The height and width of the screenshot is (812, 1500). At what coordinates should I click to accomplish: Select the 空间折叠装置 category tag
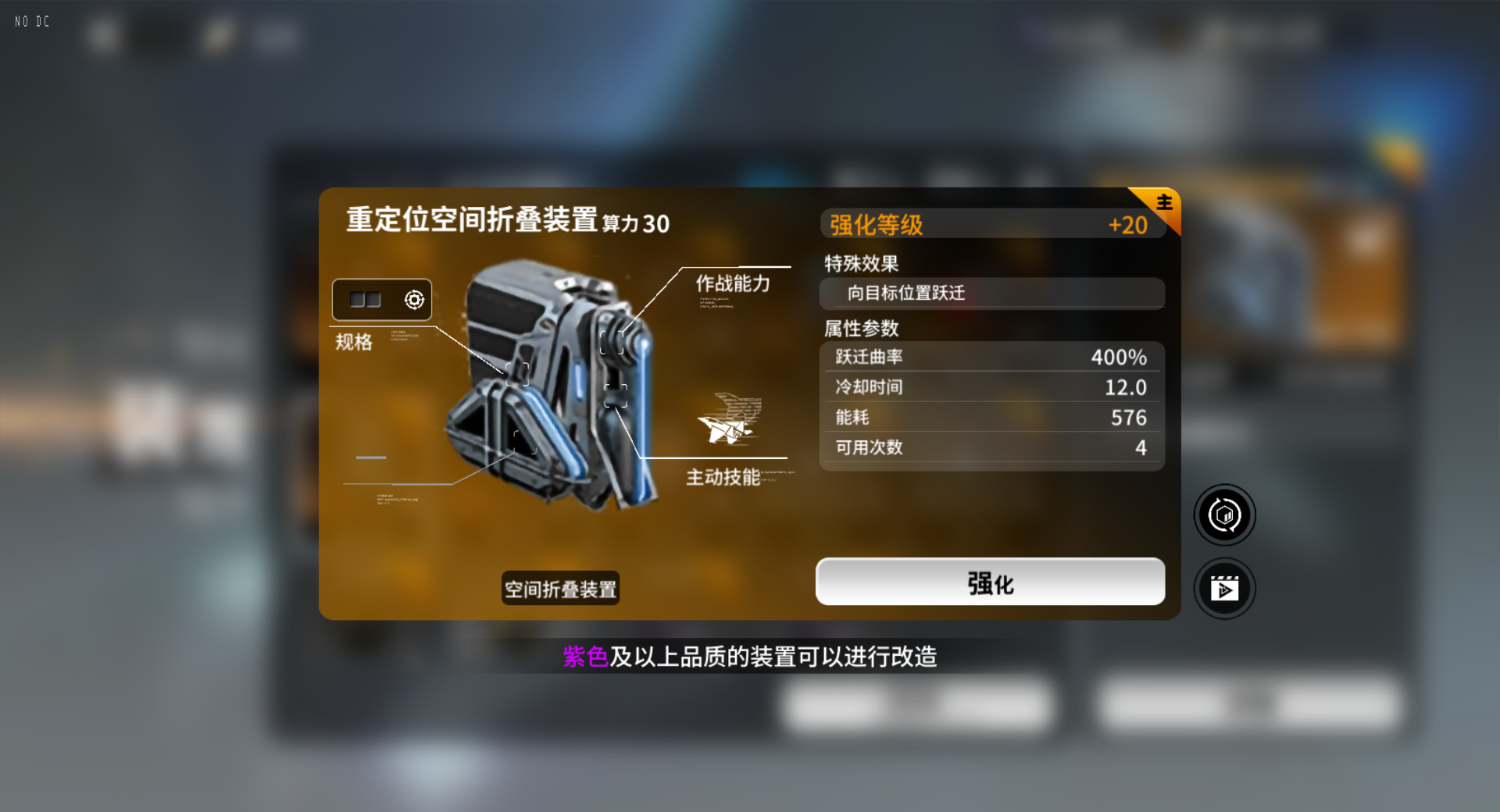(559, 588)
